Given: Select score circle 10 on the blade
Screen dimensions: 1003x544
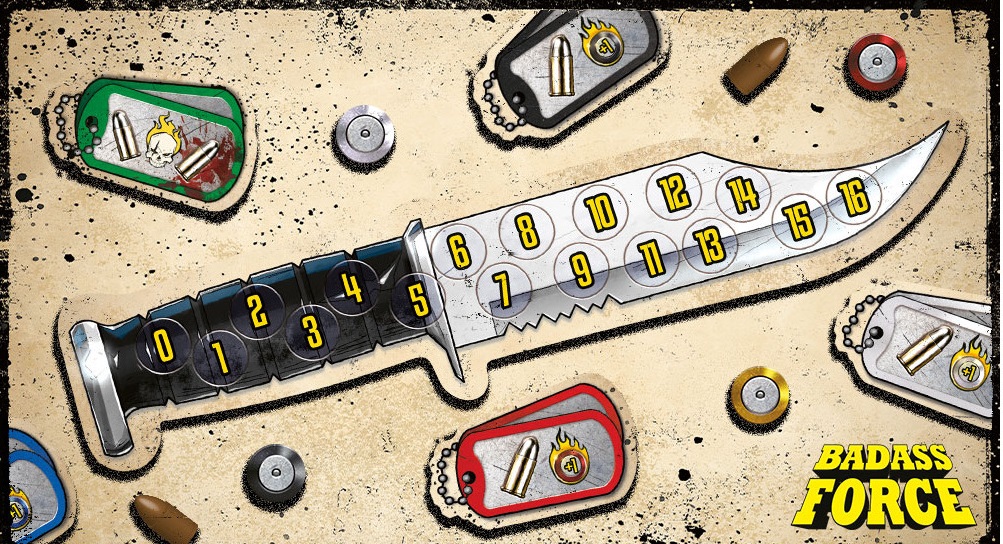Looking at the screenshot, I should pos(600,212).
